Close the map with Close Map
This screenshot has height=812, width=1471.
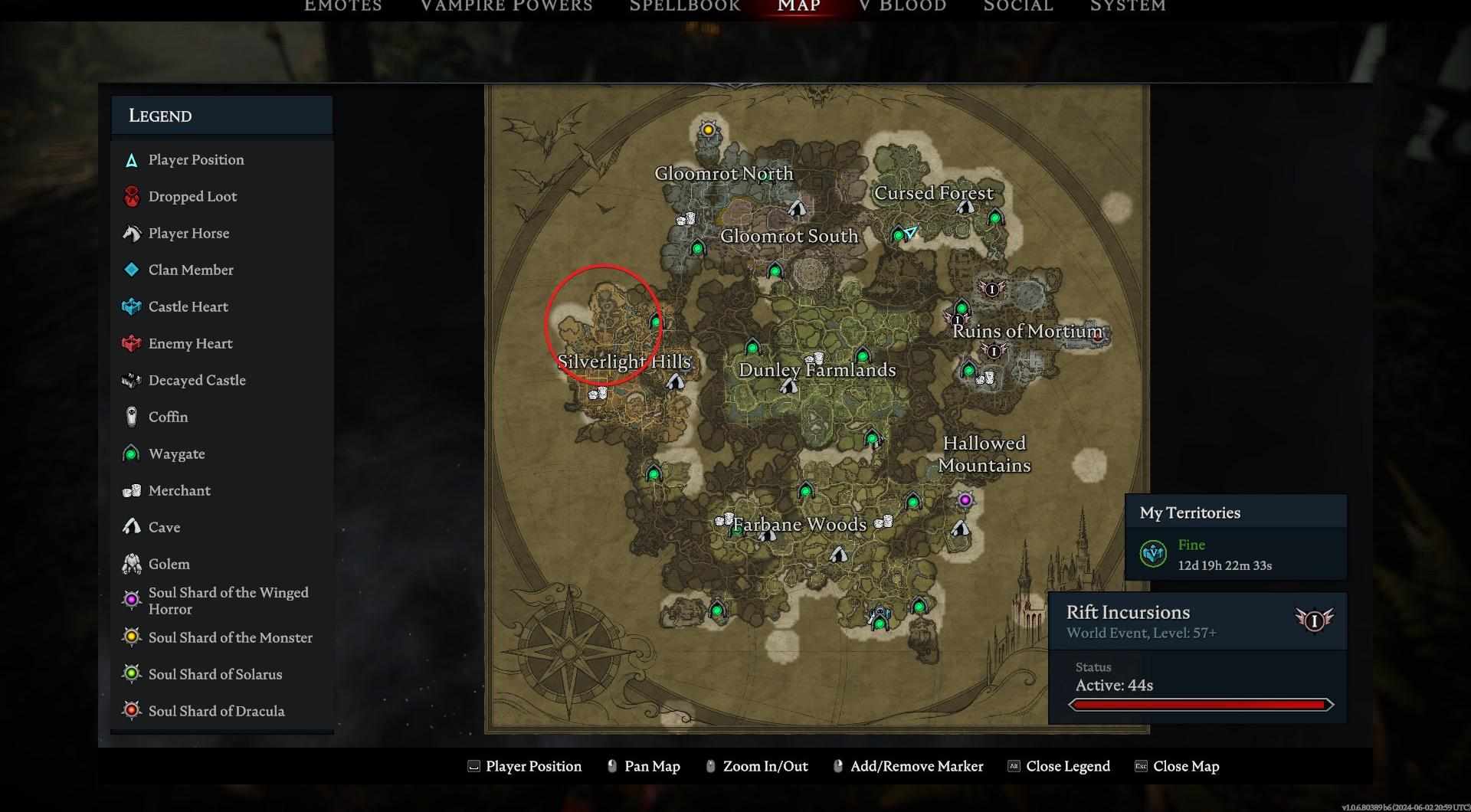pos(1185,766)
